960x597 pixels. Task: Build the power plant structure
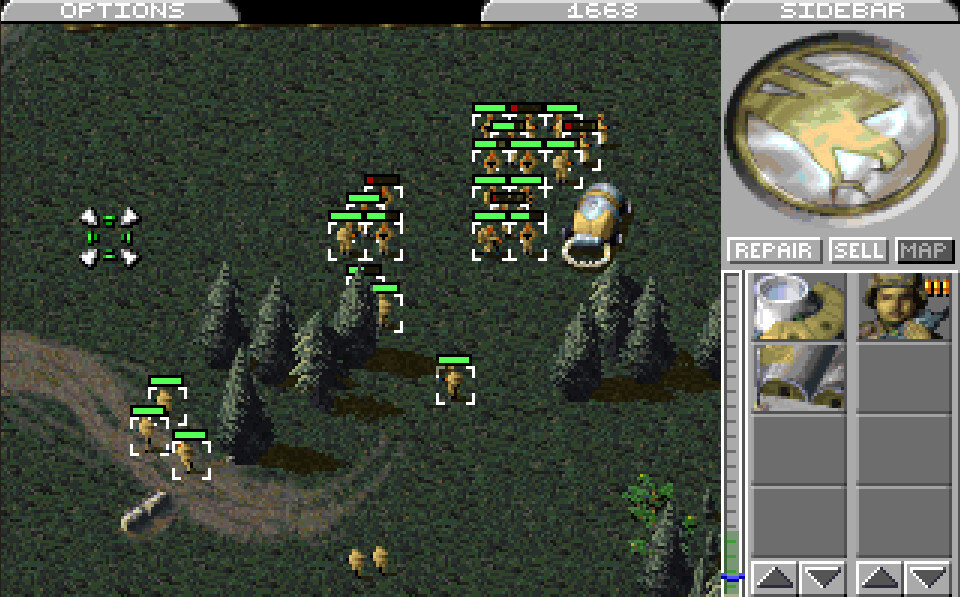(798, 307)
